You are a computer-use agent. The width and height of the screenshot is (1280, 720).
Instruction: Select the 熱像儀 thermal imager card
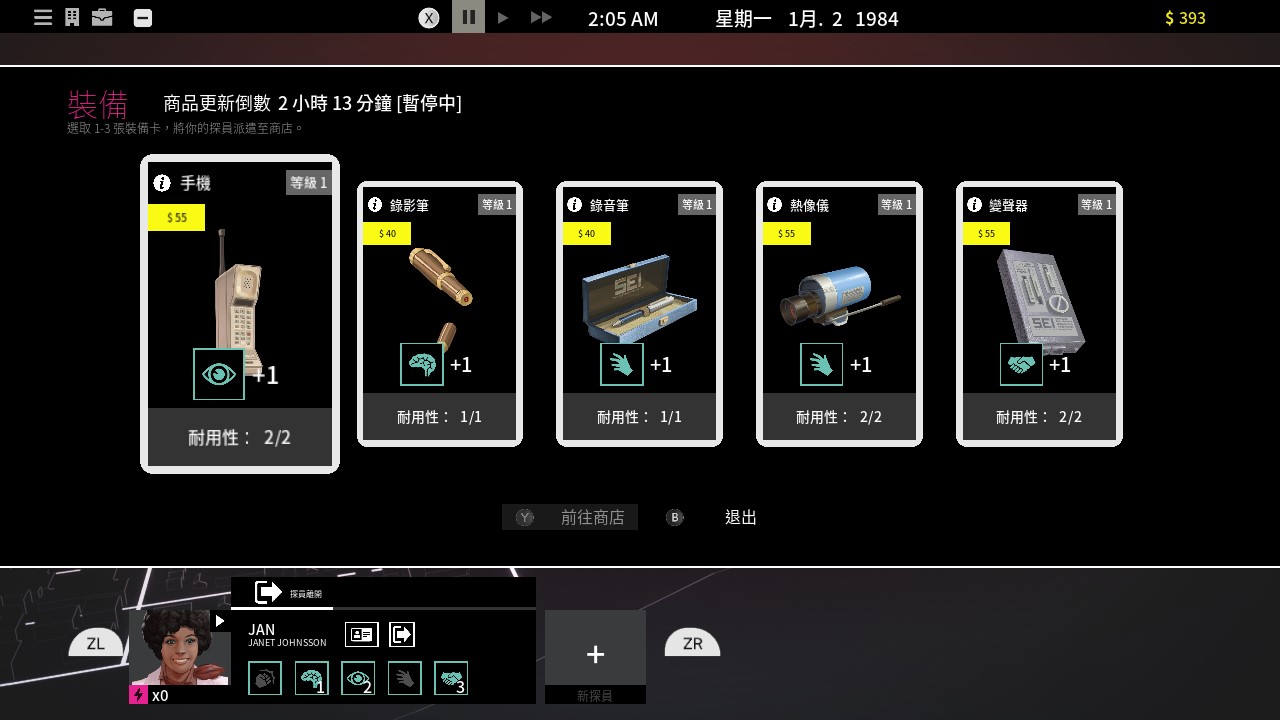[x=839, y=313]
